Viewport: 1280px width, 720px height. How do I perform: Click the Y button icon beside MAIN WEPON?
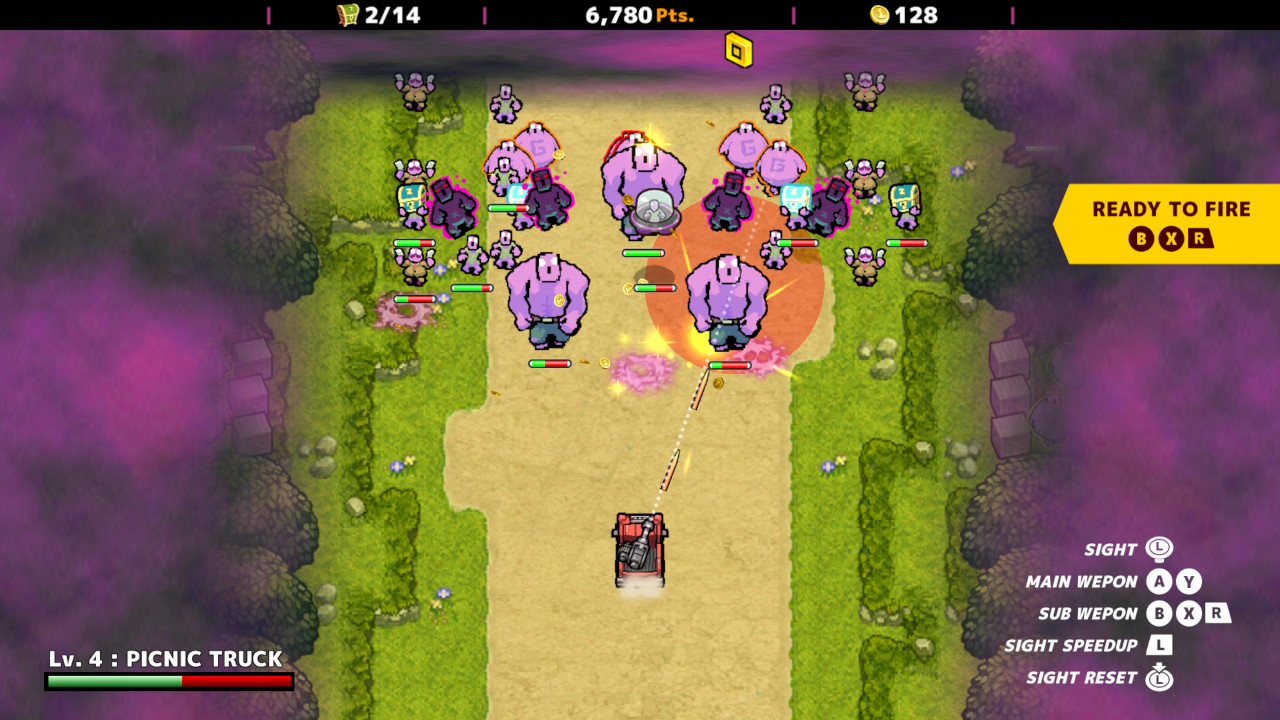point(1189,581)
